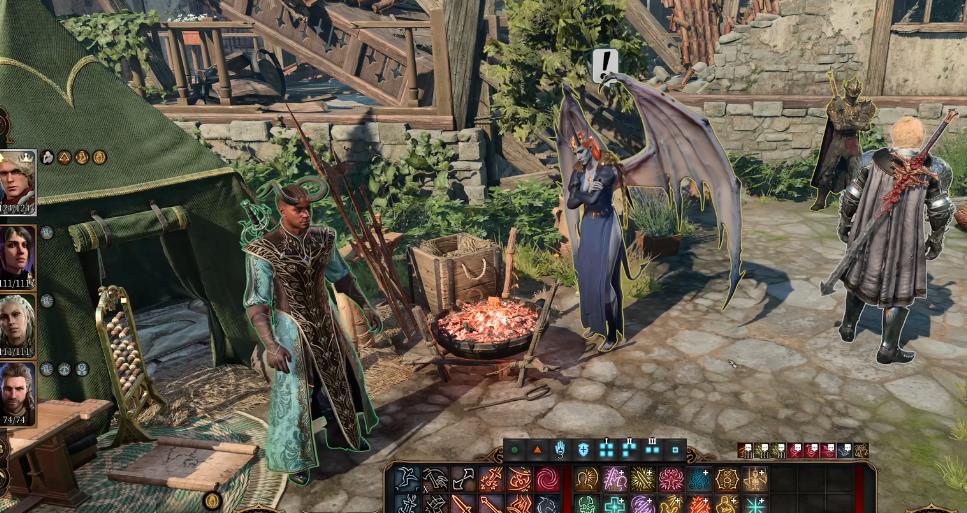
Task: Click the single square filter button
Action: [x=675, y=450]
